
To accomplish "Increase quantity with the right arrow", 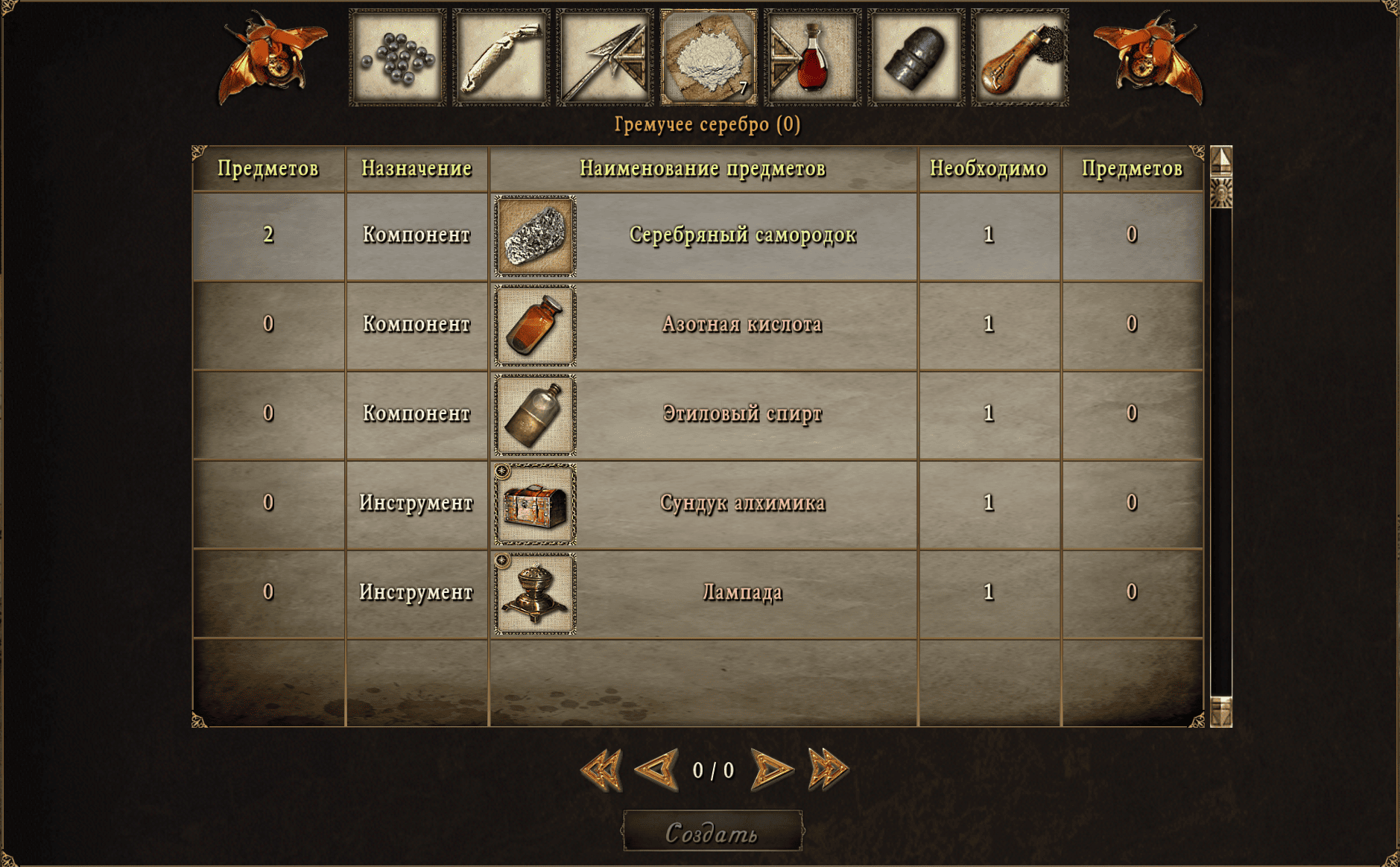I will coord(770,769).
